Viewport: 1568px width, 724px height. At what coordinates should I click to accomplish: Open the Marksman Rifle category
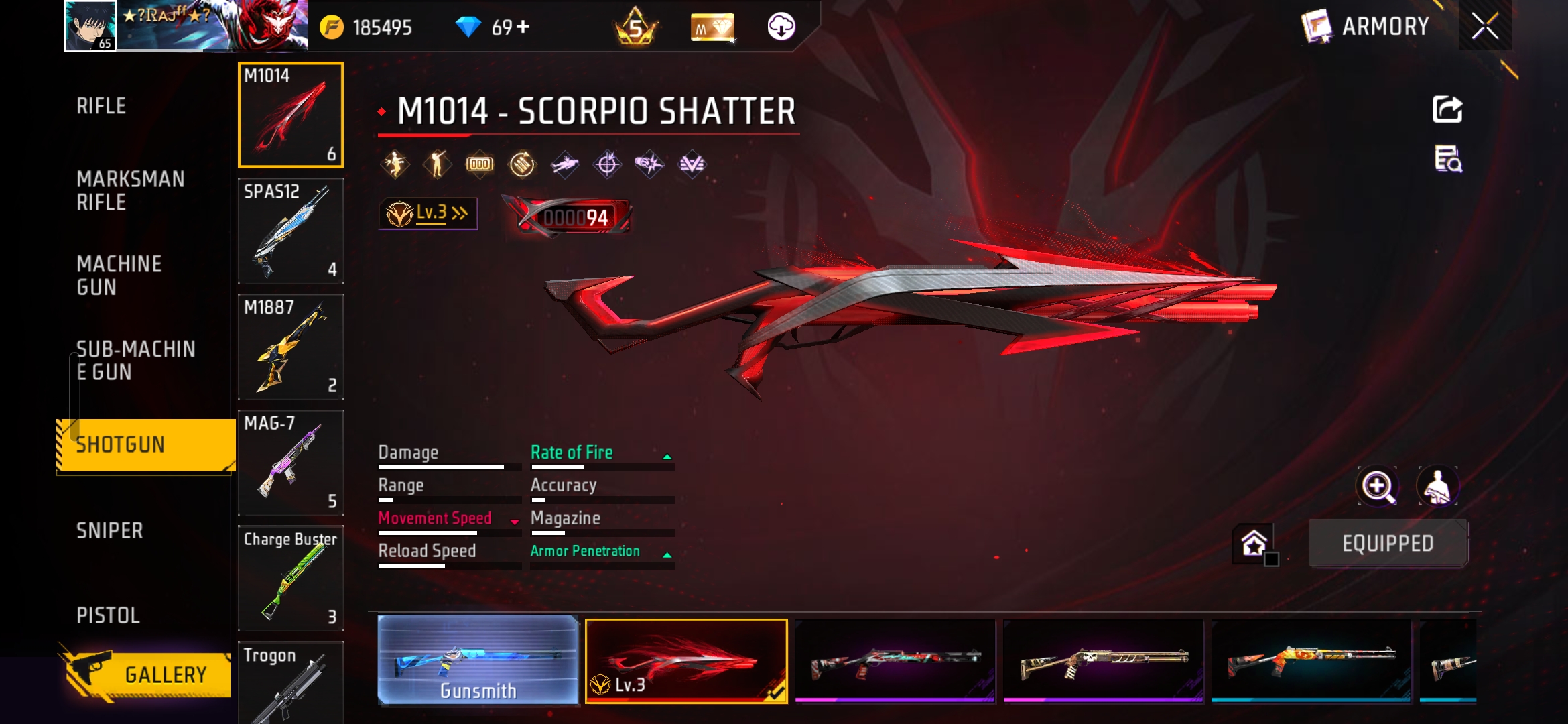[130, 190]
